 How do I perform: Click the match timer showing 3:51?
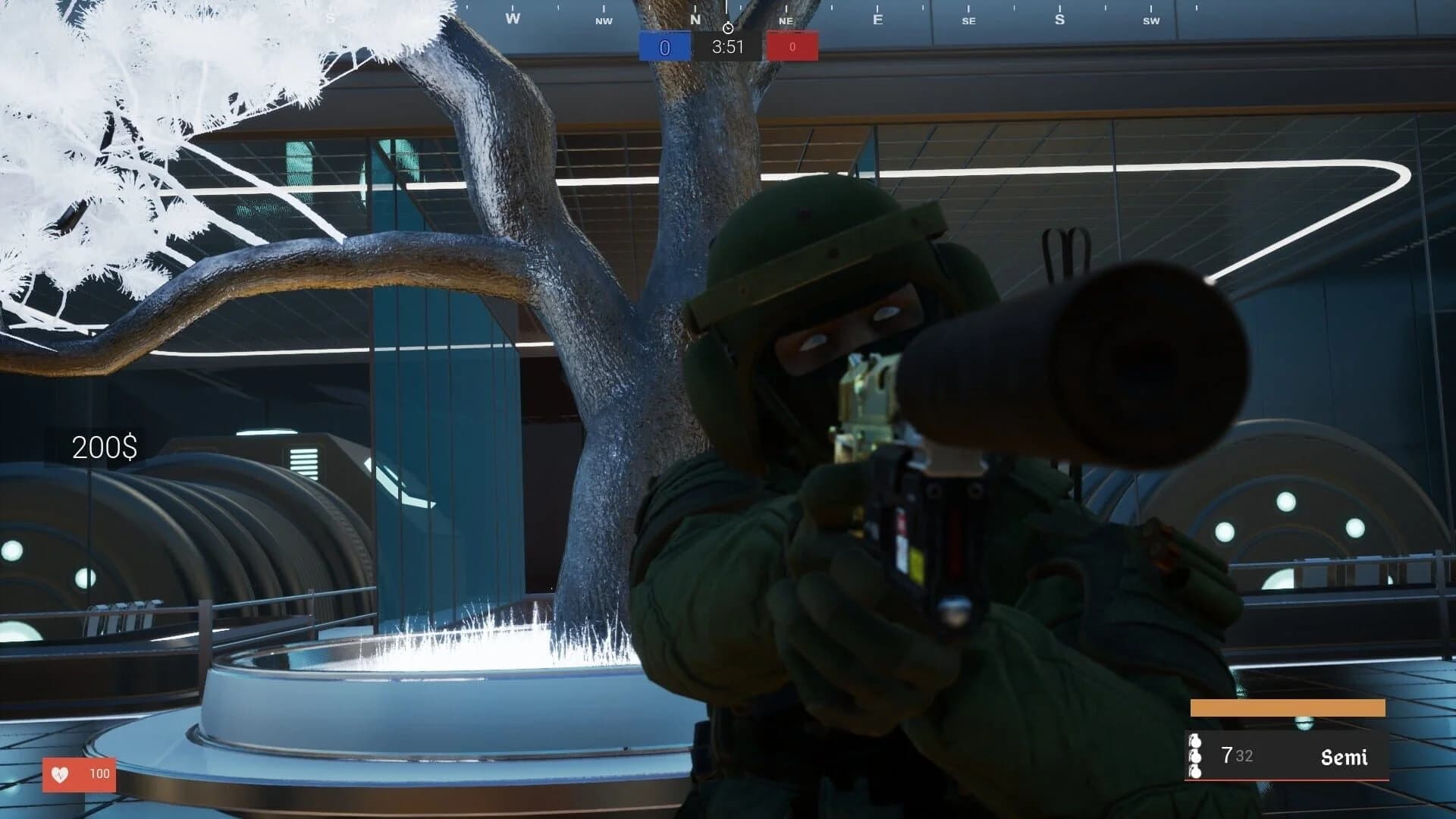726,46
